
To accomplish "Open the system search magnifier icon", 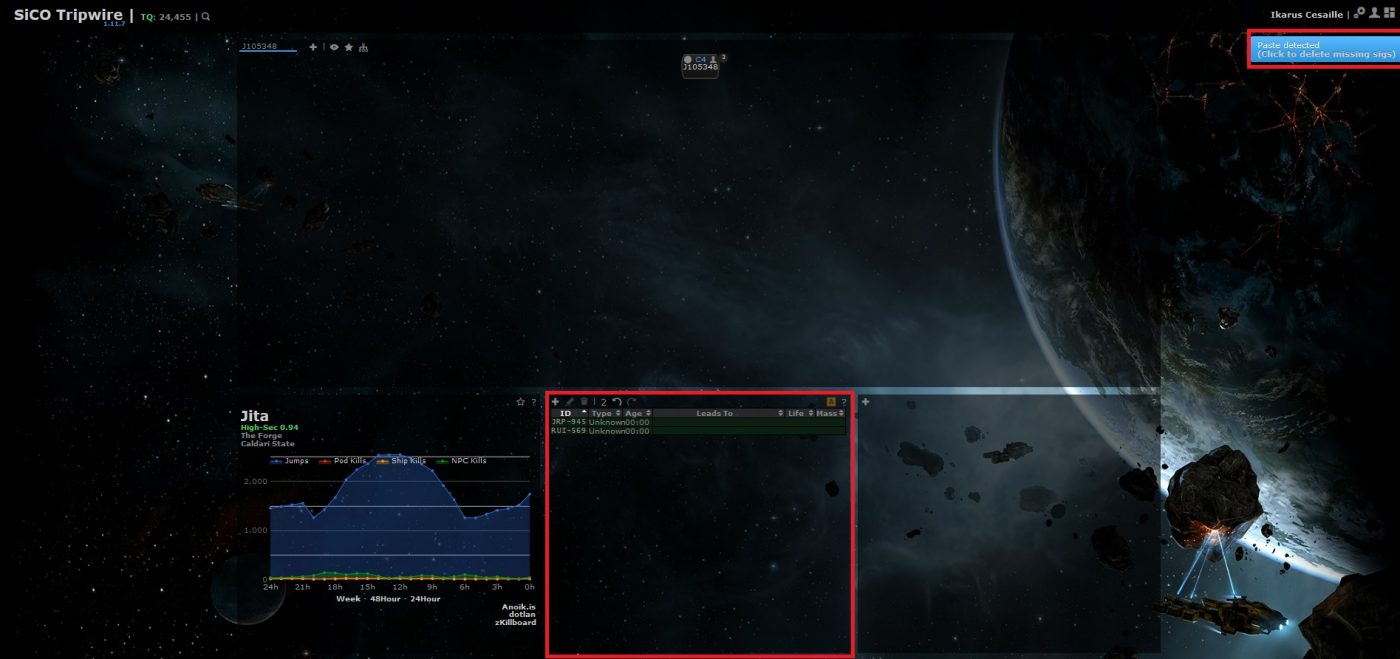I will click(206, 17).
